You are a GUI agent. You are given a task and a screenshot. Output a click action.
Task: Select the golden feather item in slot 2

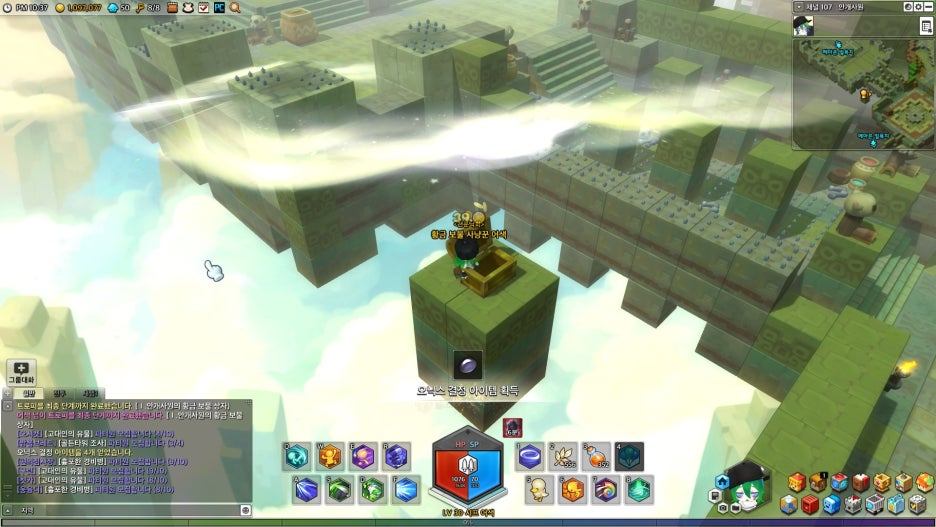point(564,457)
